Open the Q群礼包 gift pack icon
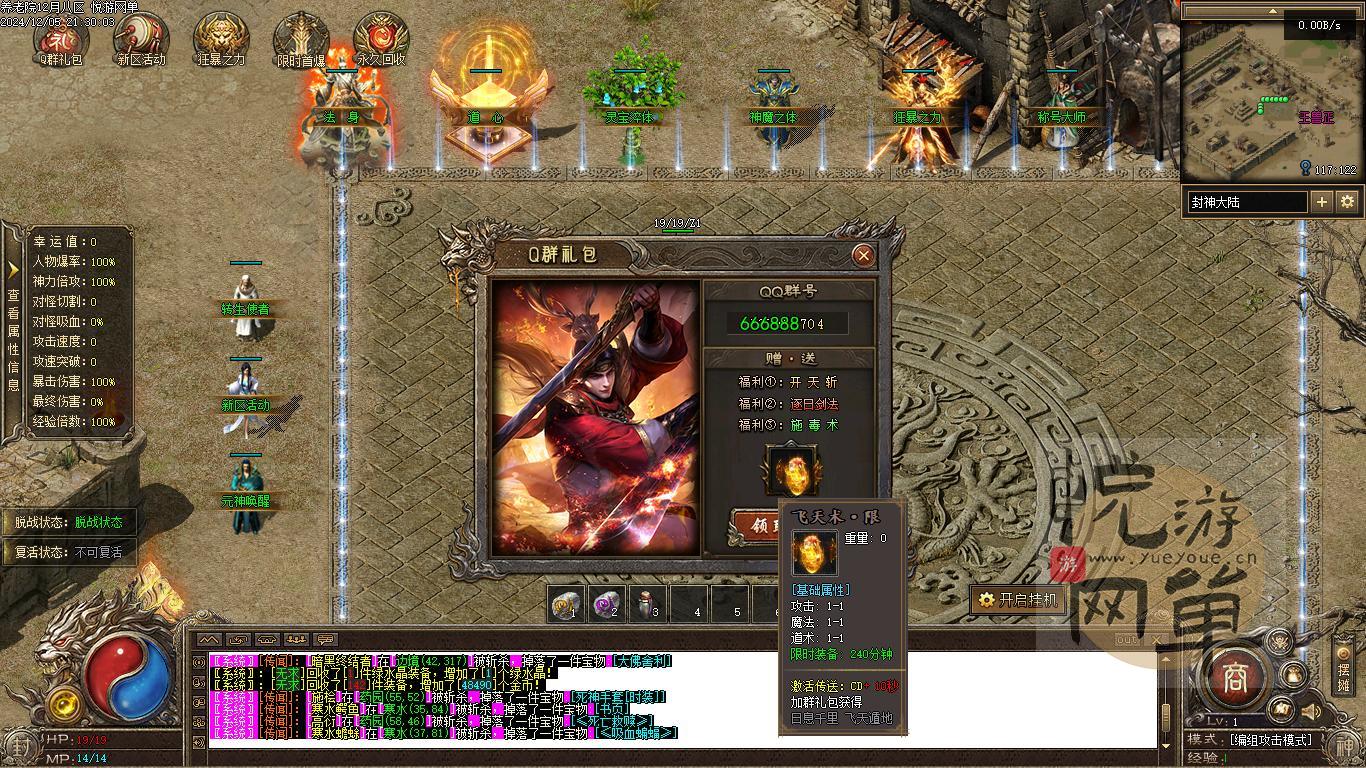This screenshot has width=1366, height=768. (61, 37)
